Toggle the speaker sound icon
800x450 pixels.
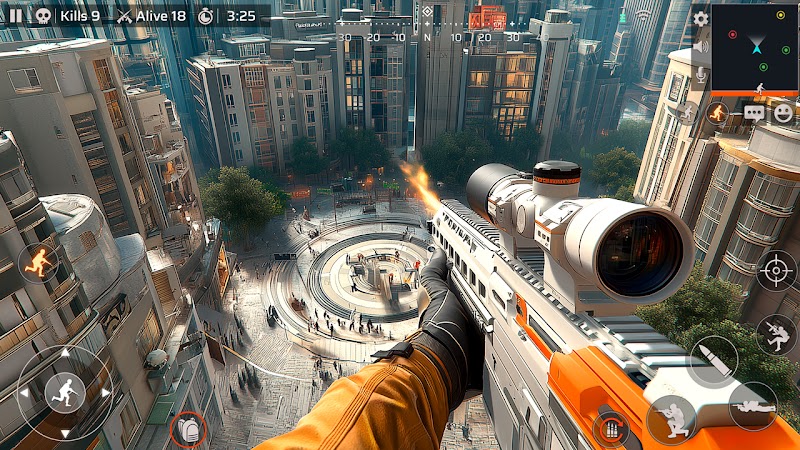[x=700, y=46]
